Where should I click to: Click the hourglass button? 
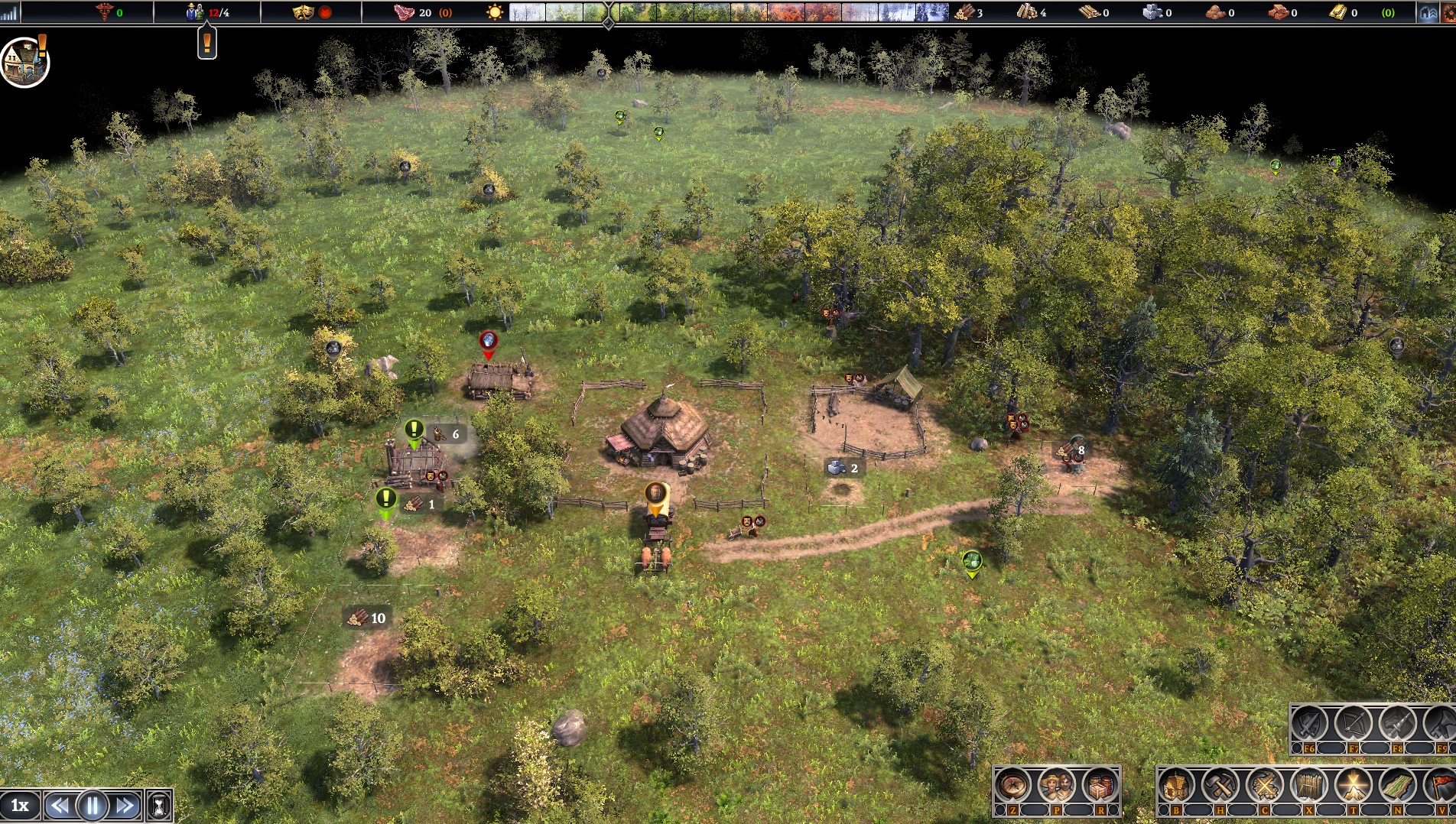pos(159,806)
